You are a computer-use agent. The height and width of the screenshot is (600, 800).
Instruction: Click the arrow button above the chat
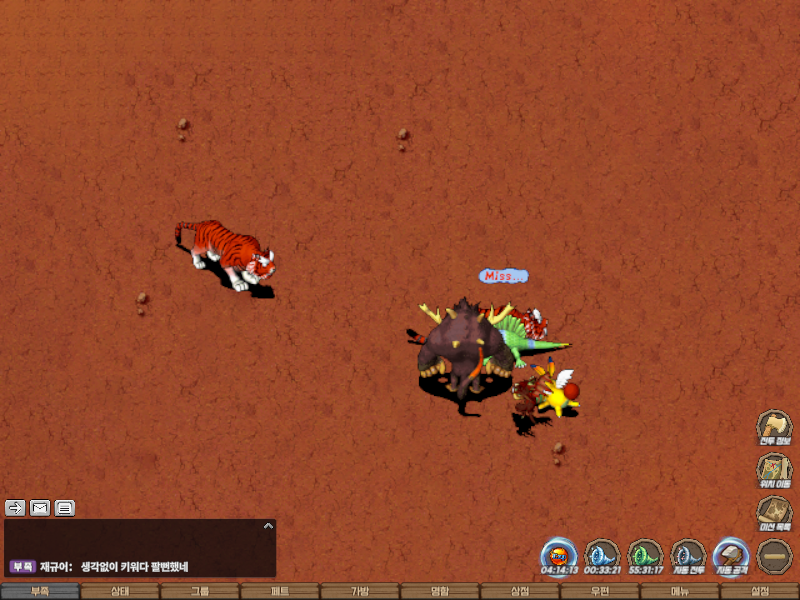15,508
